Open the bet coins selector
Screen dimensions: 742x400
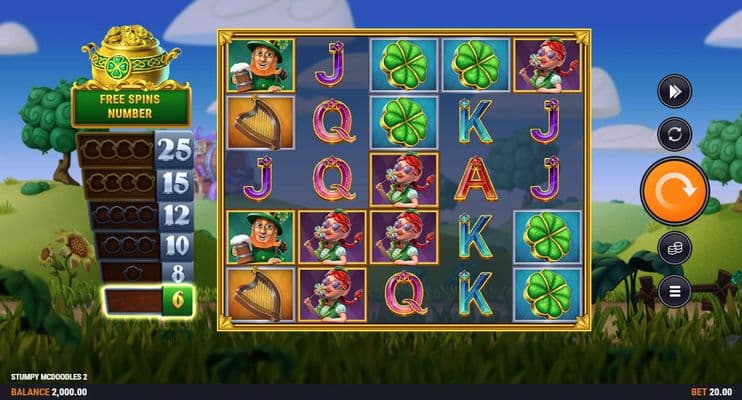coord(674,248)
